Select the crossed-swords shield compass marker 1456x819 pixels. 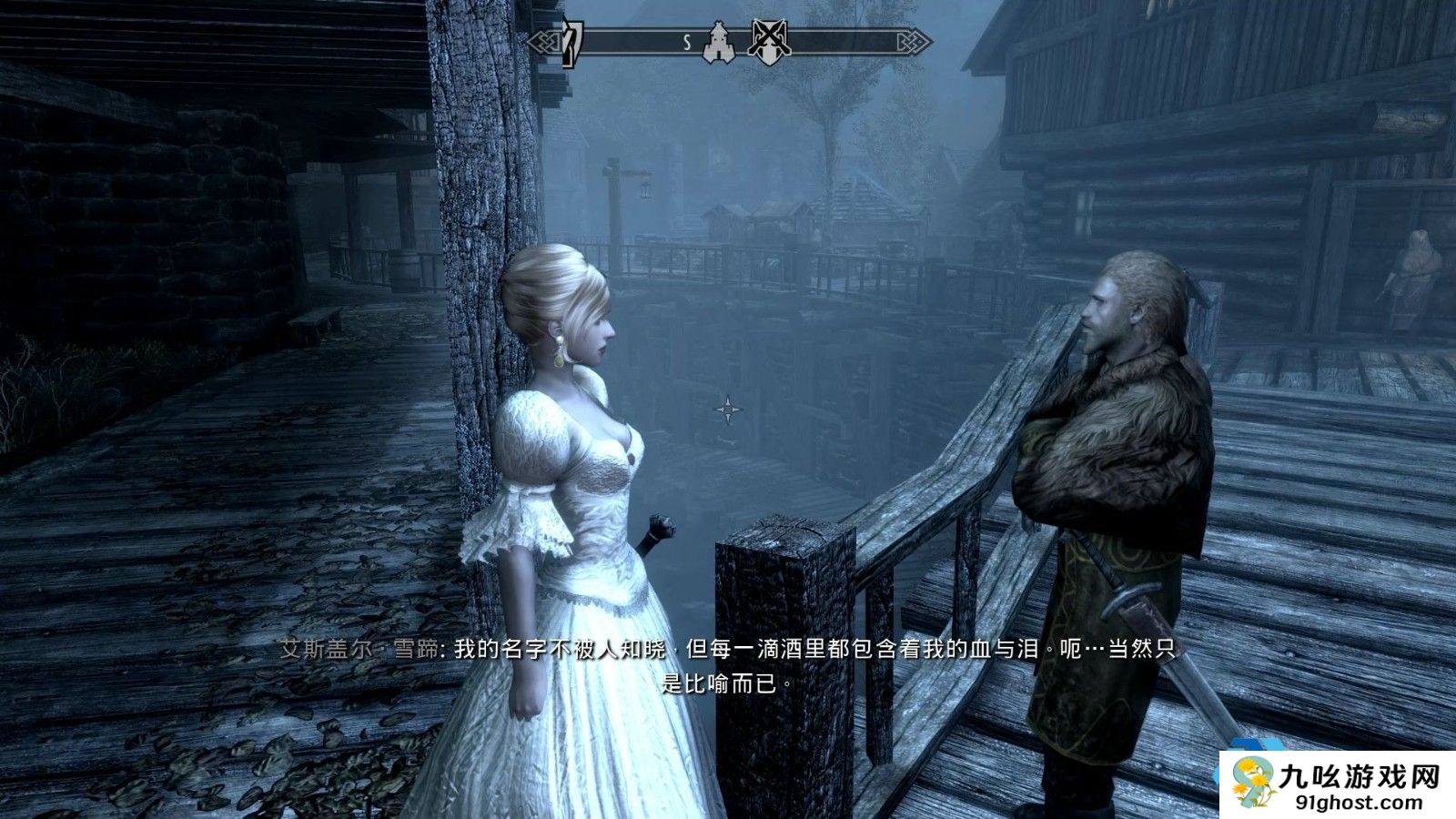(x=769, y=42)
